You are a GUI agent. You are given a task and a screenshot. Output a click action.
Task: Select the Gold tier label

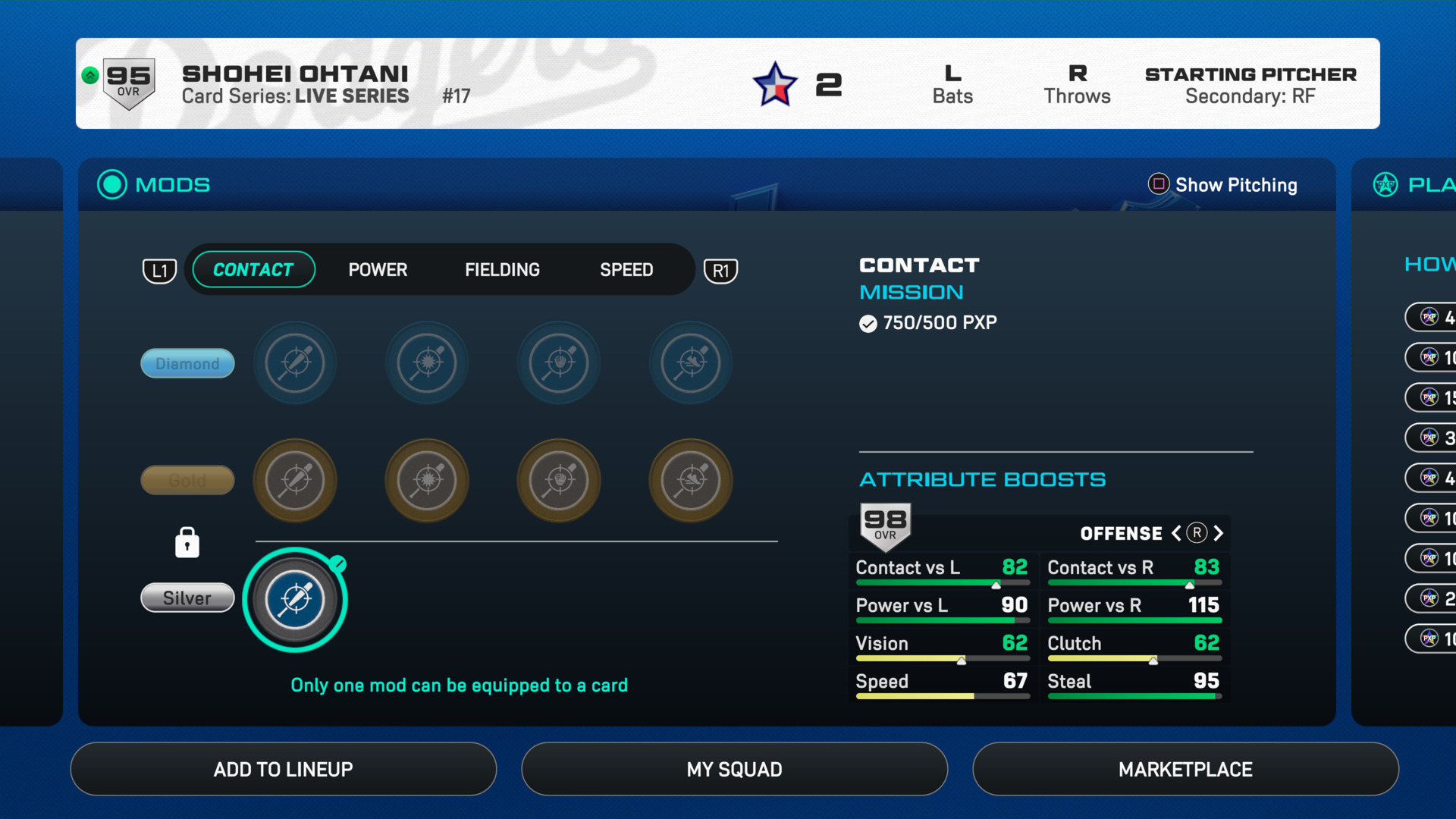pos(187,480)
